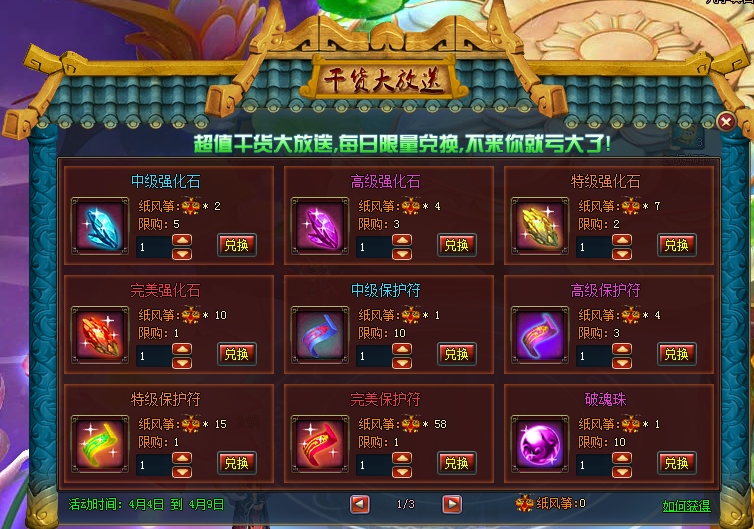Increase quantity for 特级保护符
The image size is (754, 529).
[182, 458]
